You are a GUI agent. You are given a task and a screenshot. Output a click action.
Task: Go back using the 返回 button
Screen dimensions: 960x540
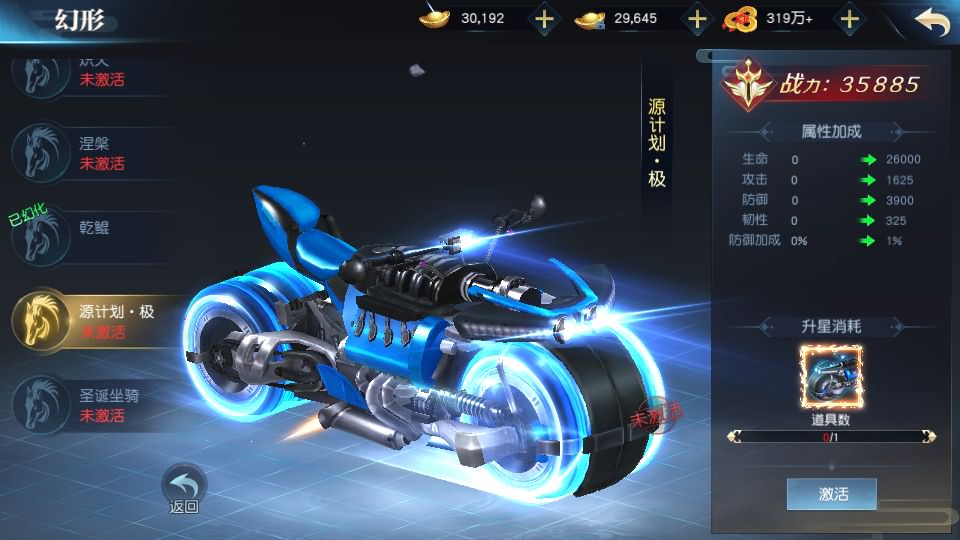[x=184, y=487]
